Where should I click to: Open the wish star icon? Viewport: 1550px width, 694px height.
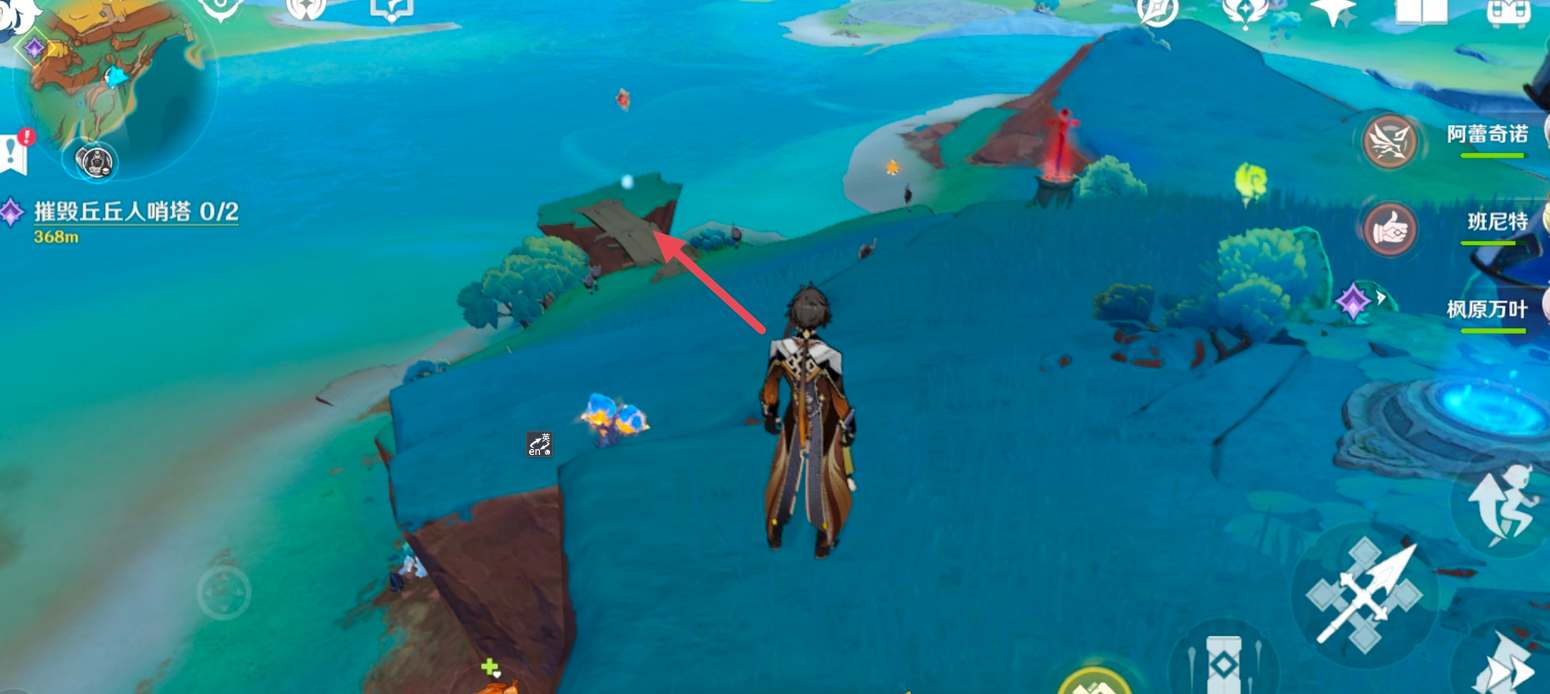pyautogui.click(x=1333, y=10)
